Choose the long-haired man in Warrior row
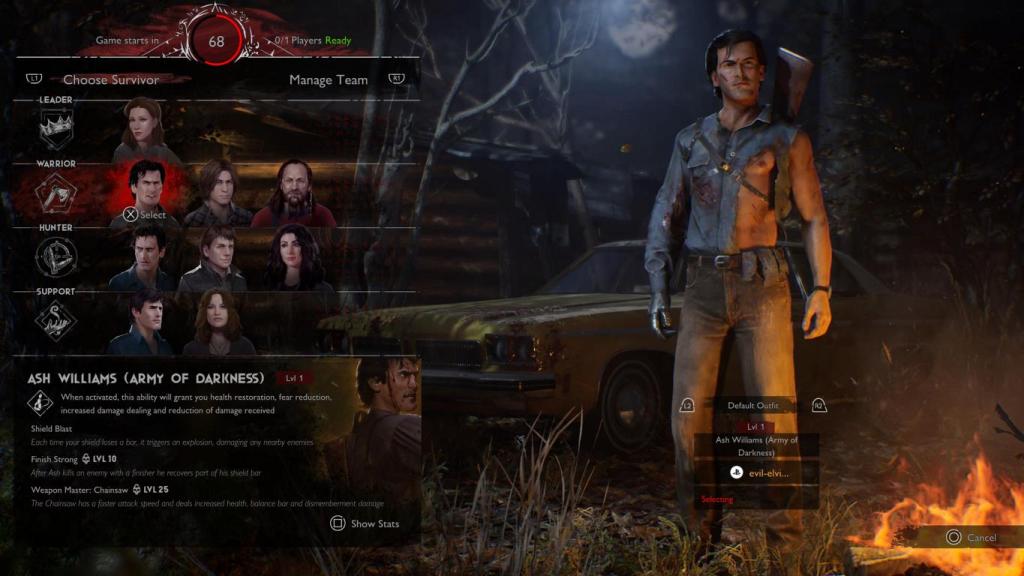This screenshot has width=1024, height=576. click(218, 193)
